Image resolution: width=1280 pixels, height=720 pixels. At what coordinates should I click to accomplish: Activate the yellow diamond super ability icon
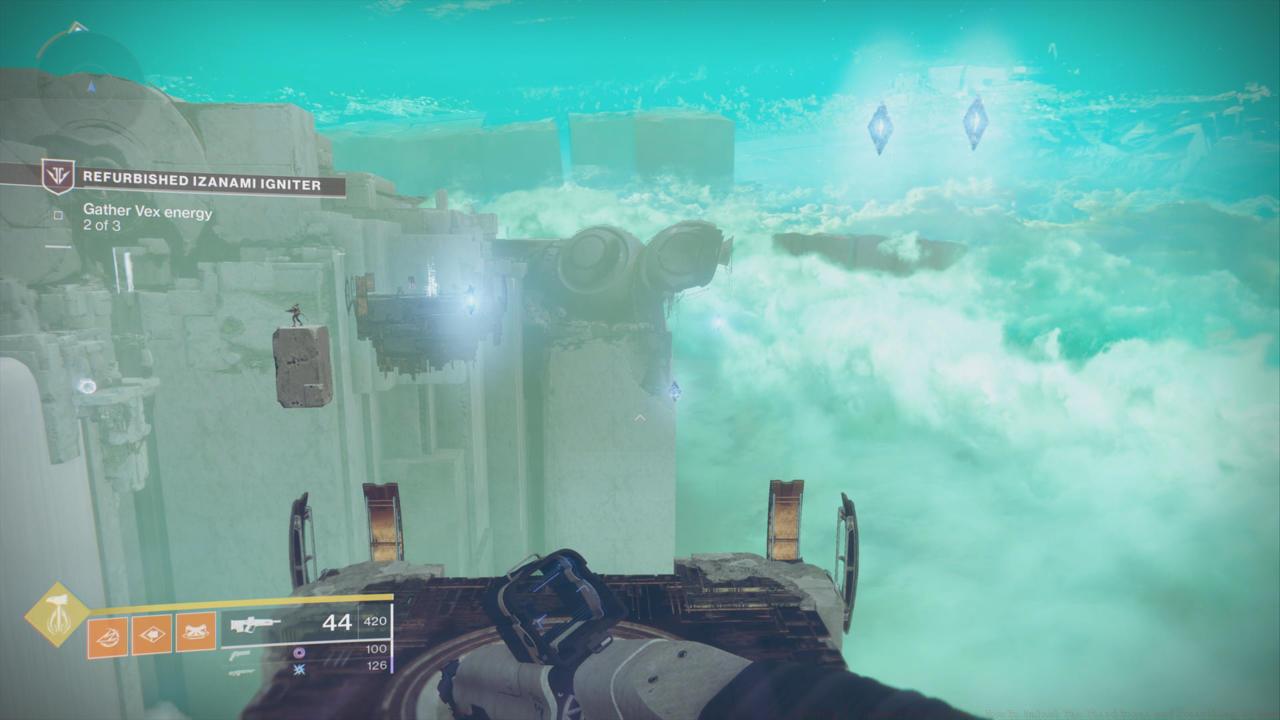tap(56, 614)
